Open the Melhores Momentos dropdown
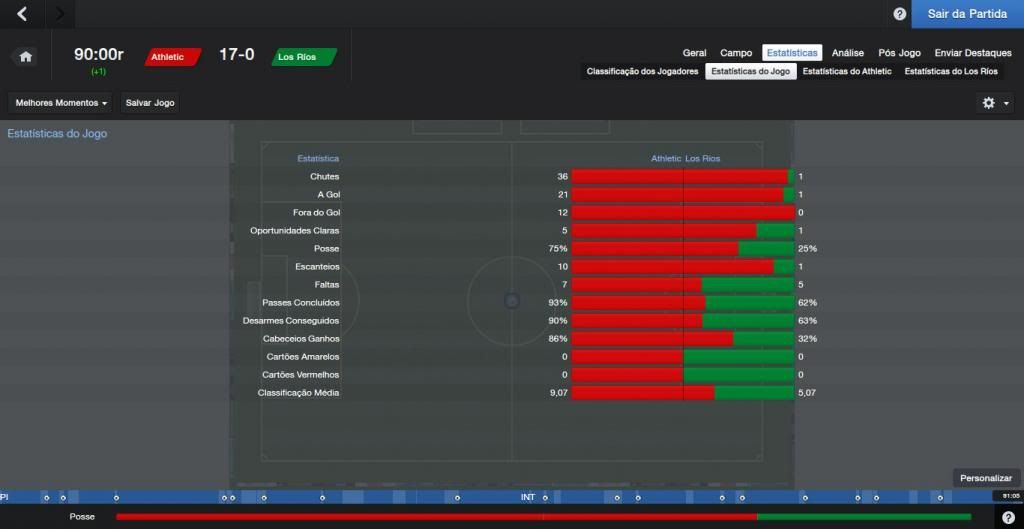The image size is (1024, 529). 61,103
